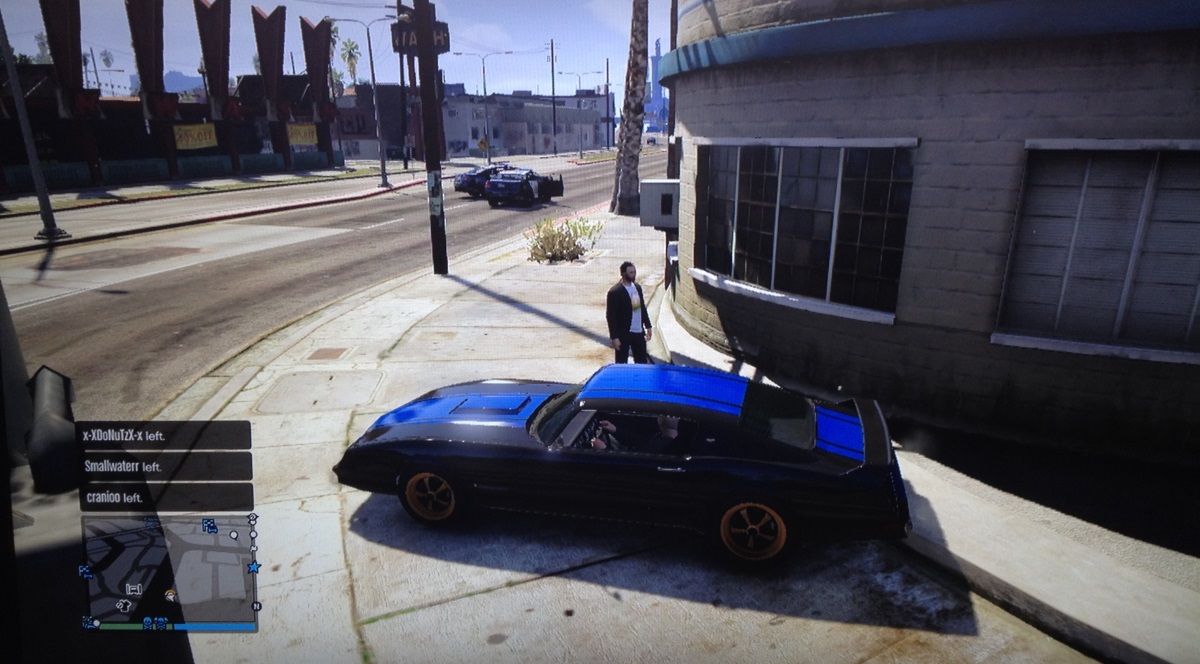The image size is (1200, 664).
Task: Click the north N compass marker
Action: coord(256,606)
